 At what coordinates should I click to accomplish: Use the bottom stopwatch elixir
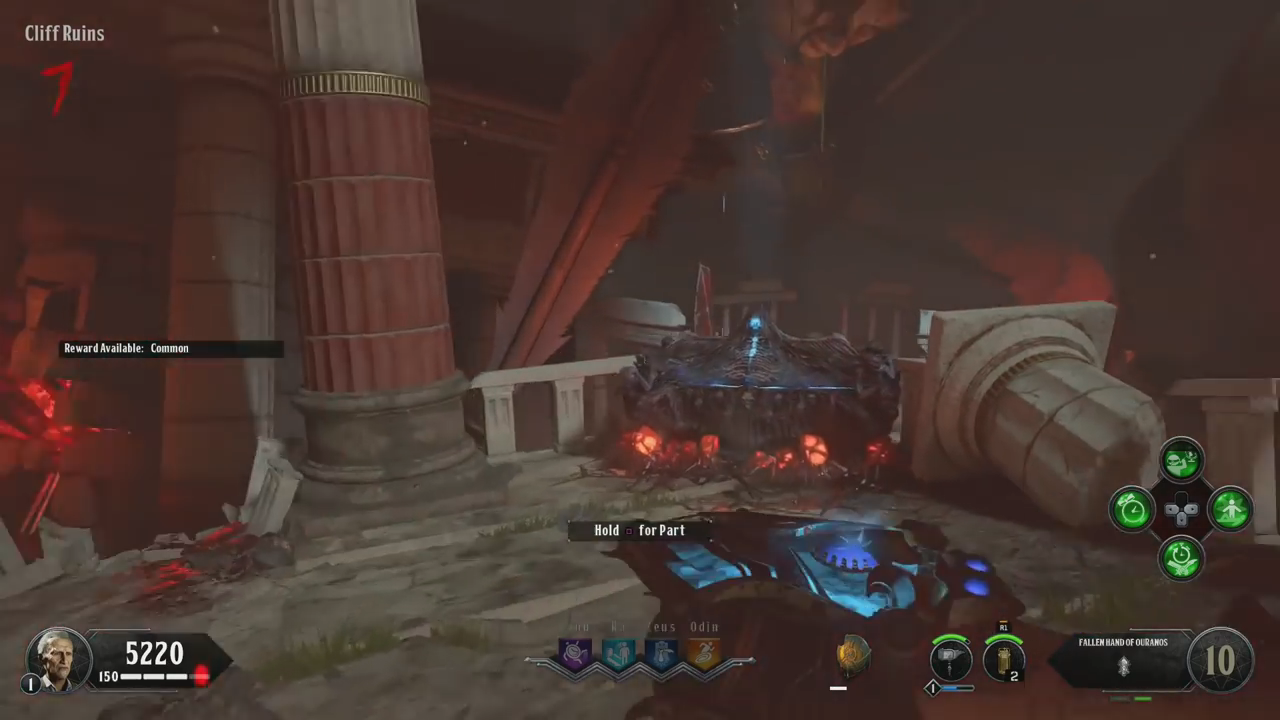click(x=1182, y=558)
